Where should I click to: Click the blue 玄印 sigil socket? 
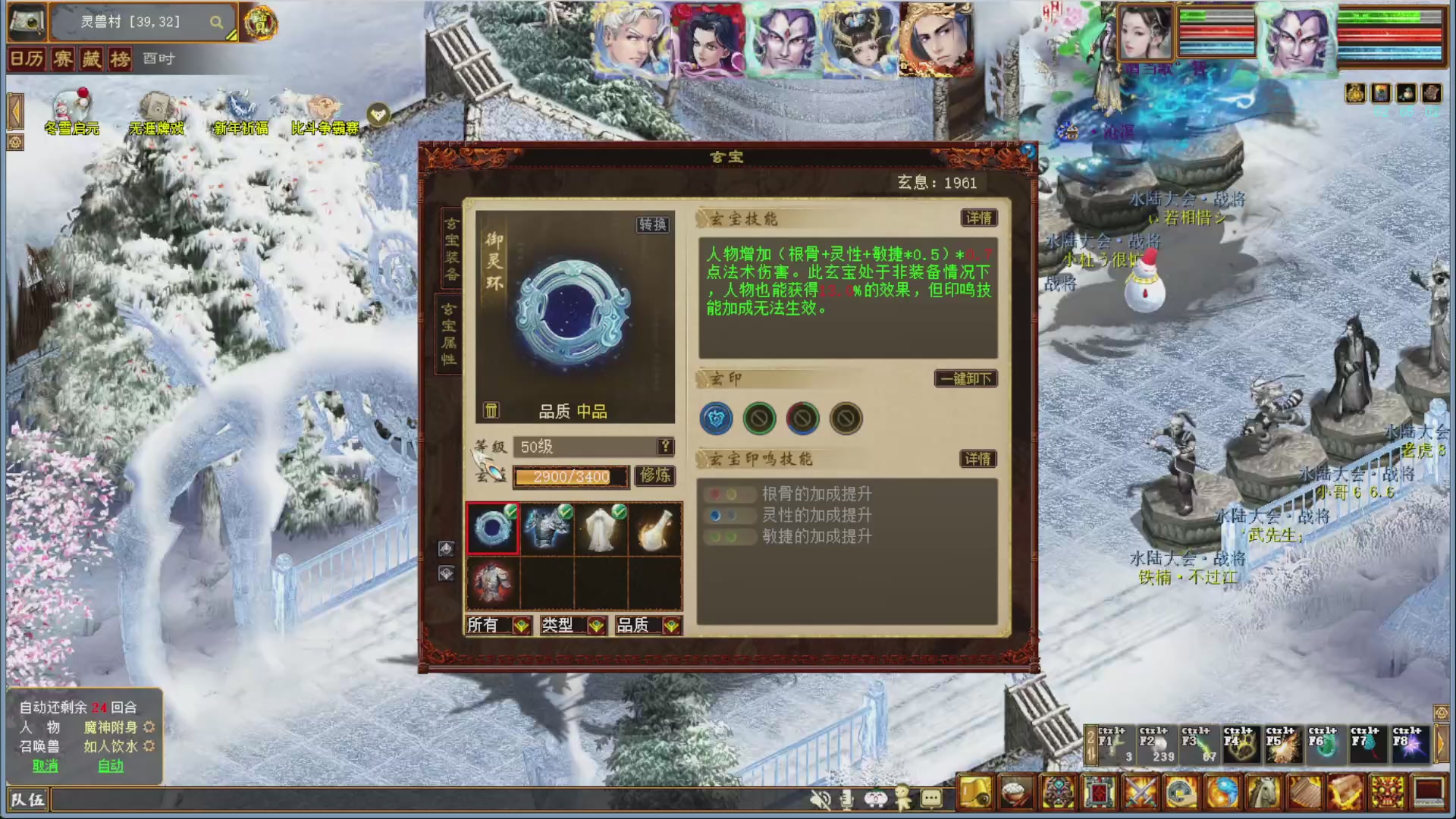715,419
